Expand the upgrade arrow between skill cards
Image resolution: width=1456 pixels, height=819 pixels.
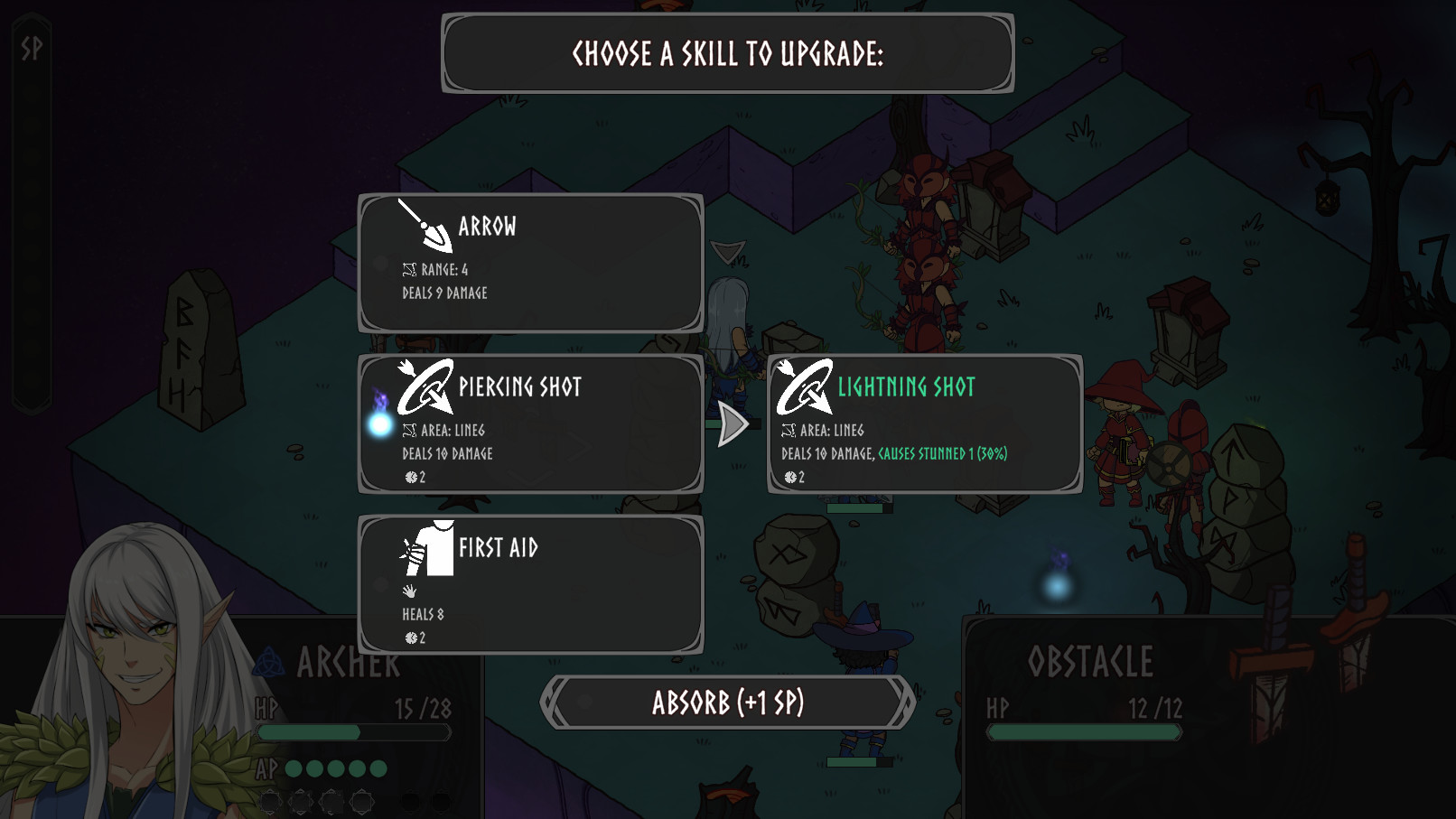[x=733, y=423]
